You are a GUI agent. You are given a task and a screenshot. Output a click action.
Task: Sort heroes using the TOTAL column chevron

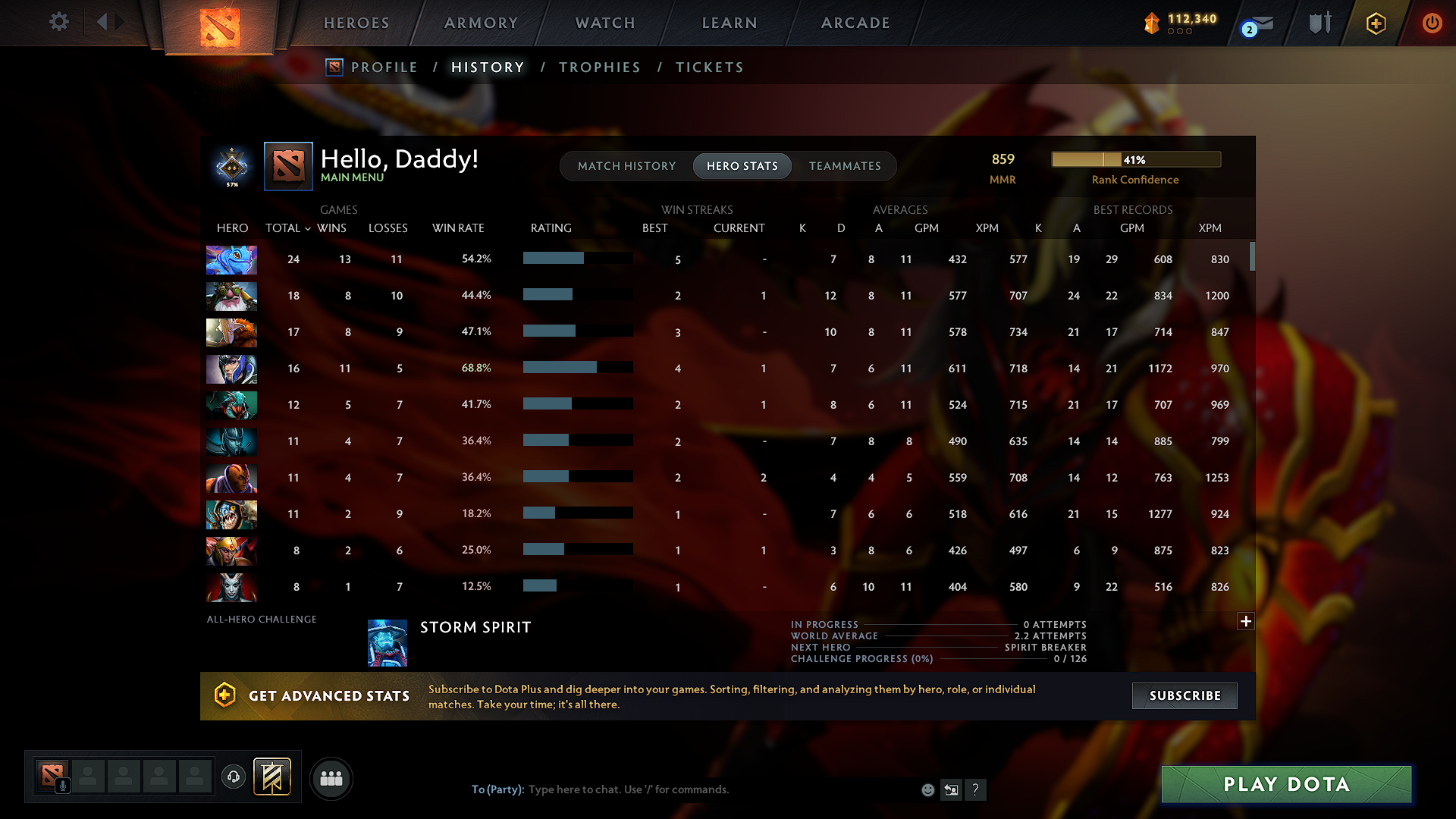(307, 228)
